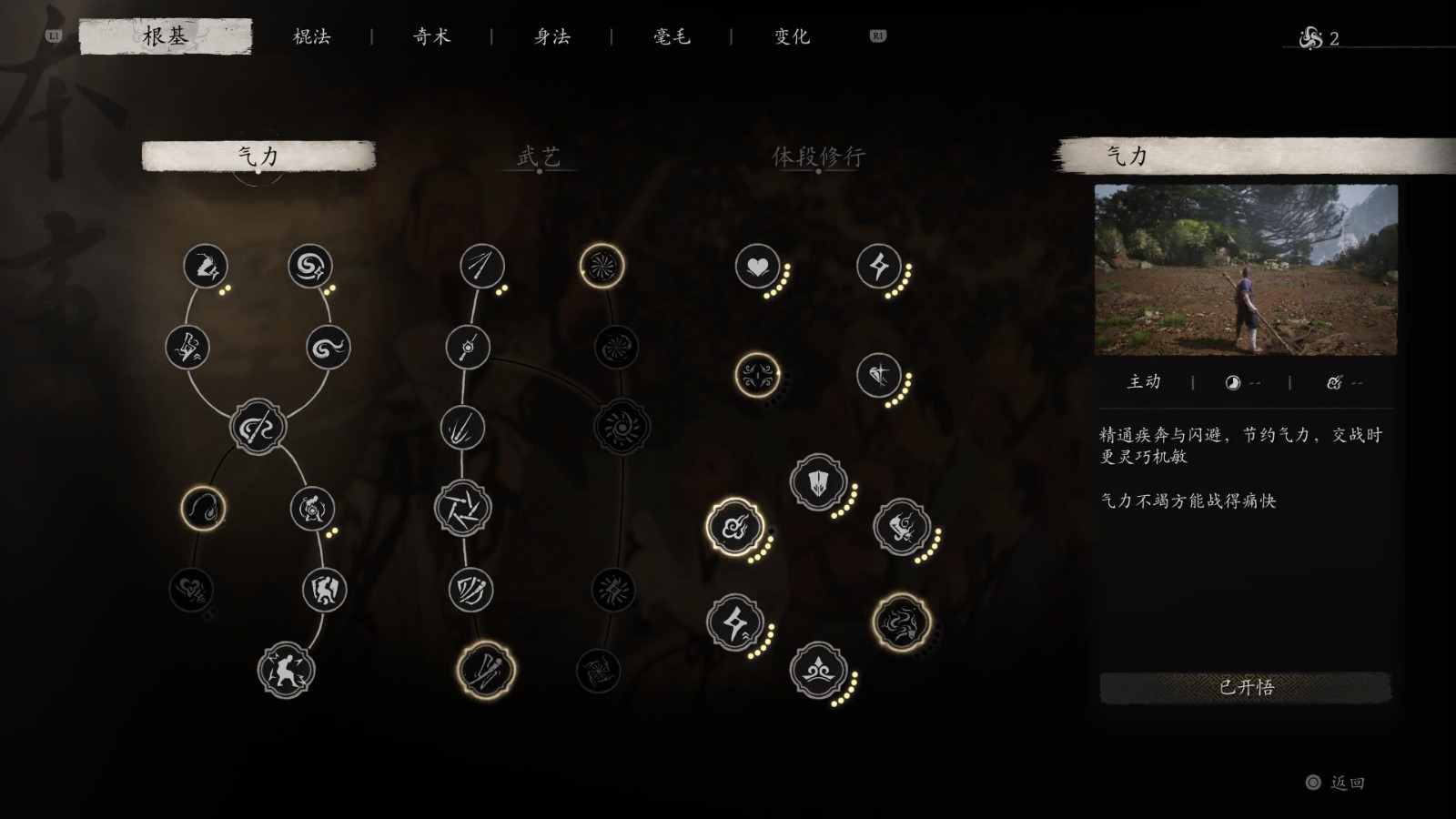Choose the four-pointed pinwheel skill node in 武艺

(463, 509)
